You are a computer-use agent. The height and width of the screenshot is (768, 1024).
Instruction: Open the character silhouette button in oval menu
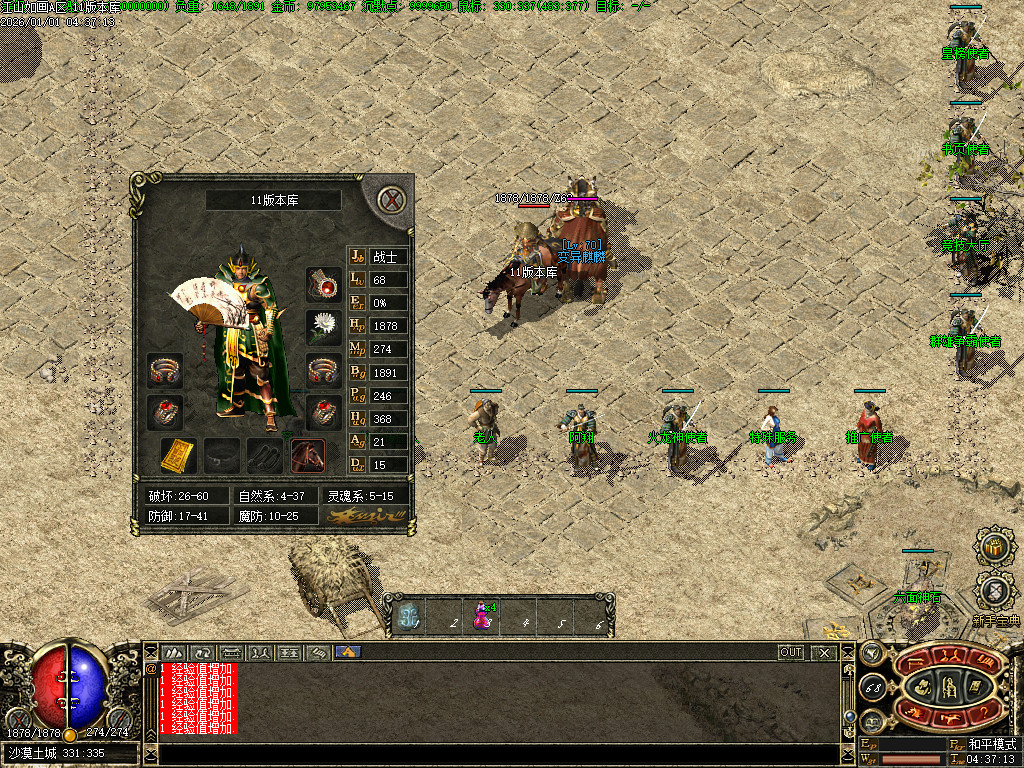[947, 686]
